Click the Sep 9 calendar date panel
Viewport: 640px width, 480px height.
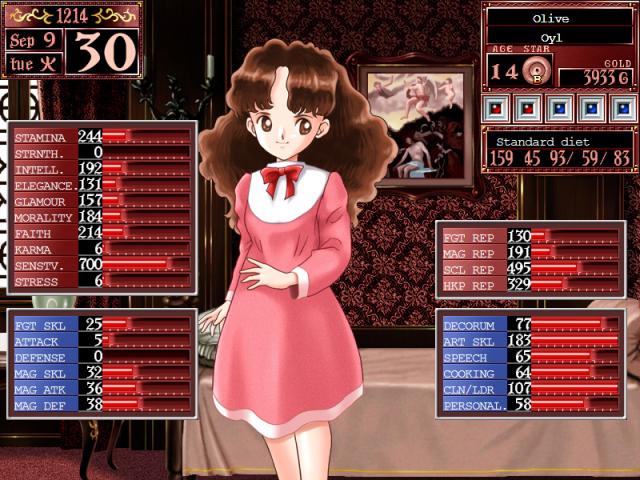coord(33,41)
